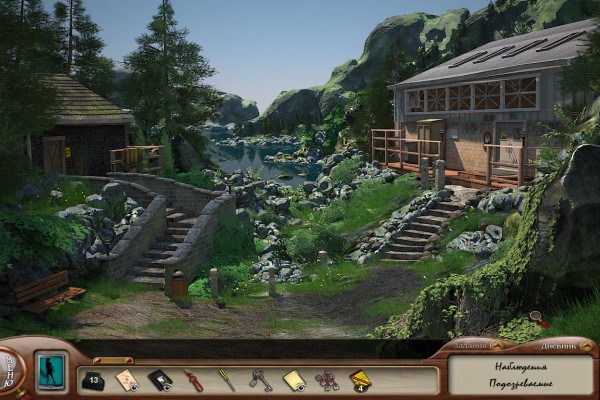Select the black wallet item
The image size is (600, 400).
160,380
